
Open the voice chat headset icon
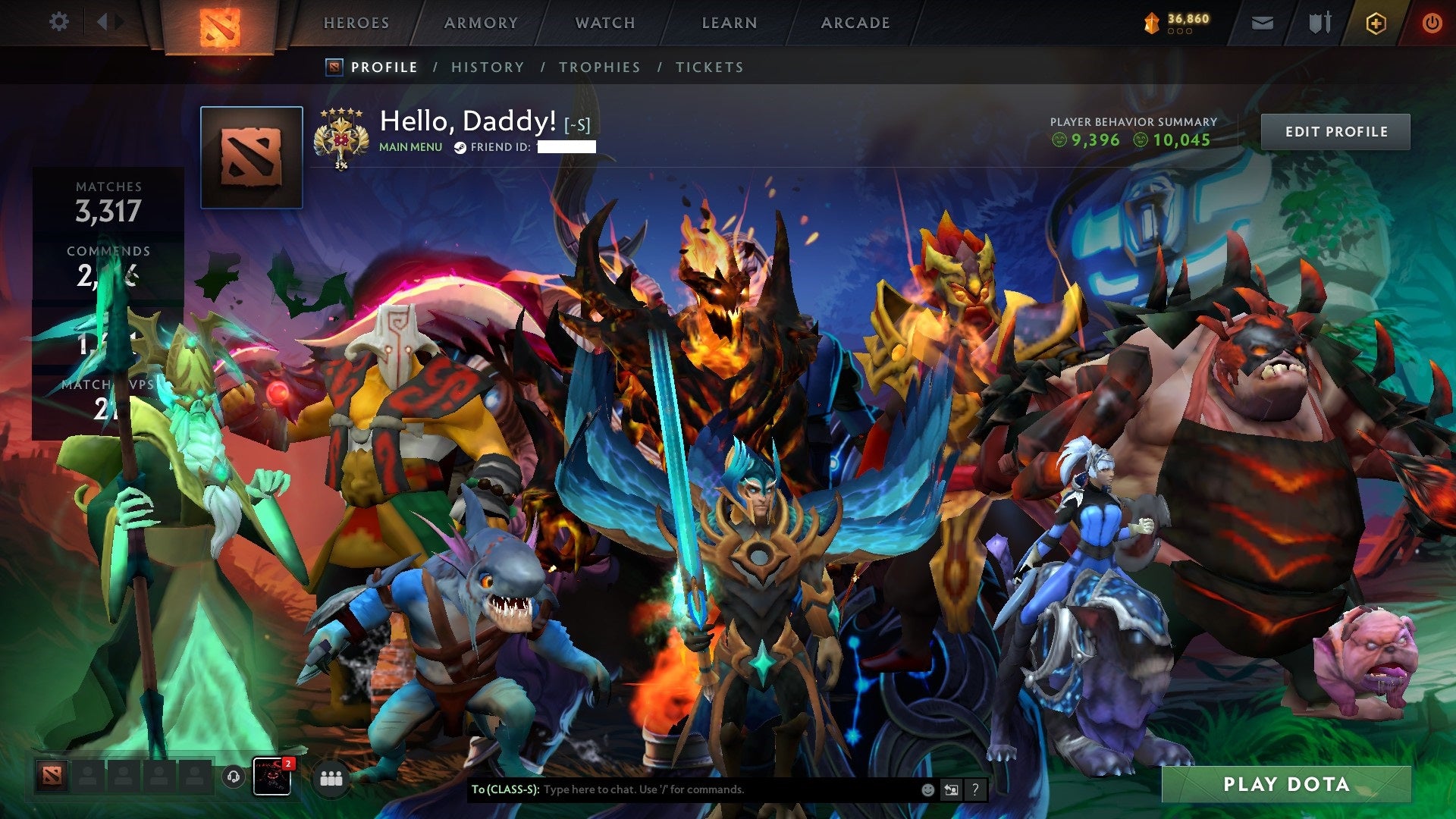click(x=233, y=777)
